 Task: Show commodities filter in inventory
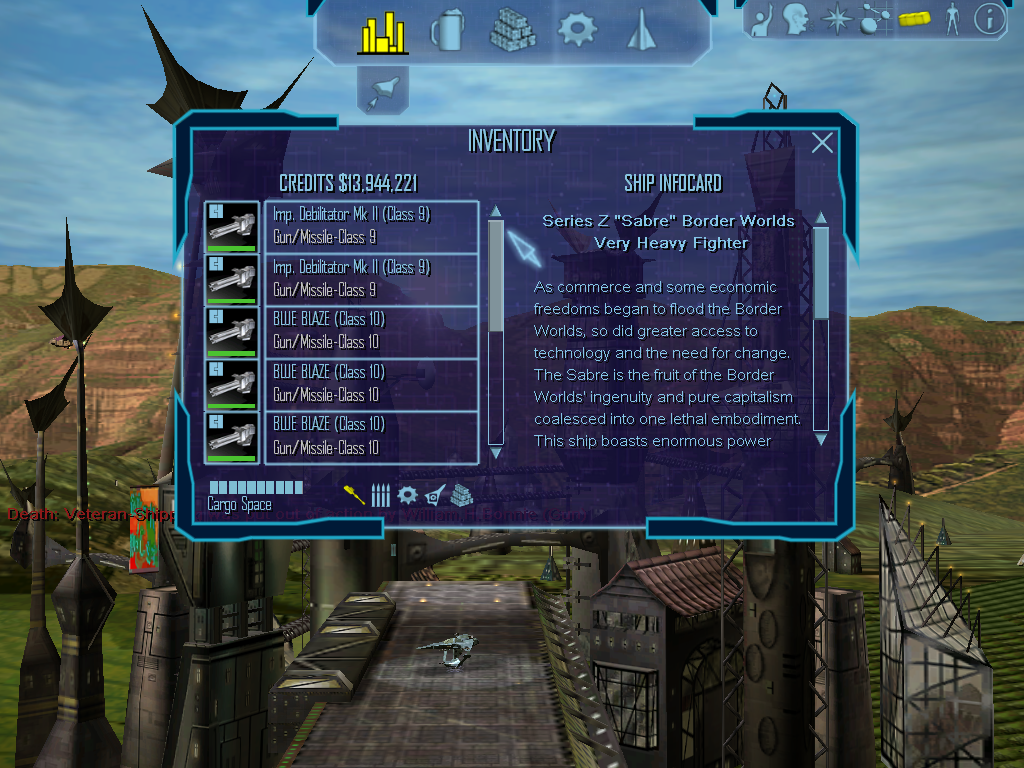point(461,494)
